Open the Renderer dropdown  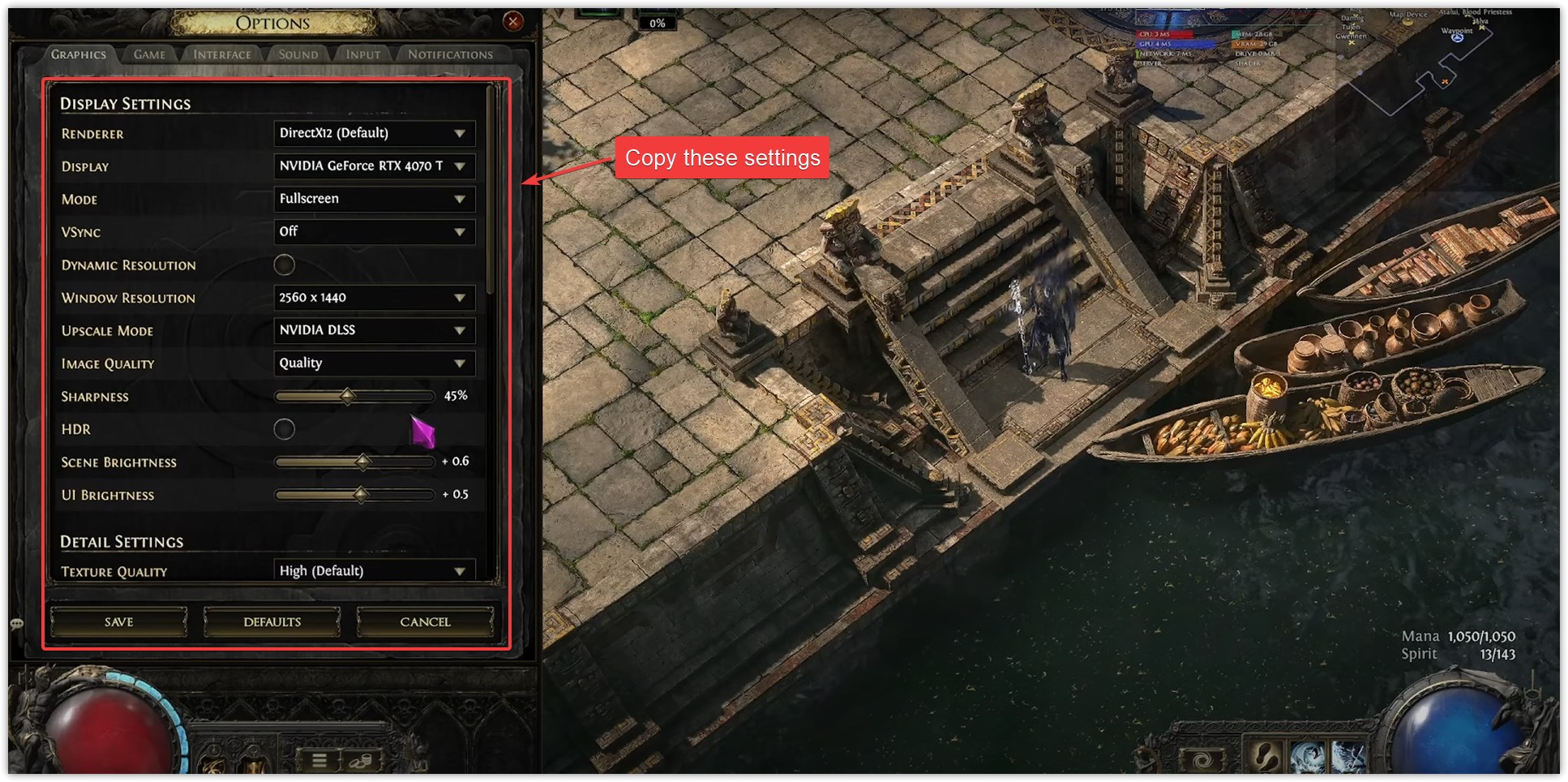pos(373,133)
